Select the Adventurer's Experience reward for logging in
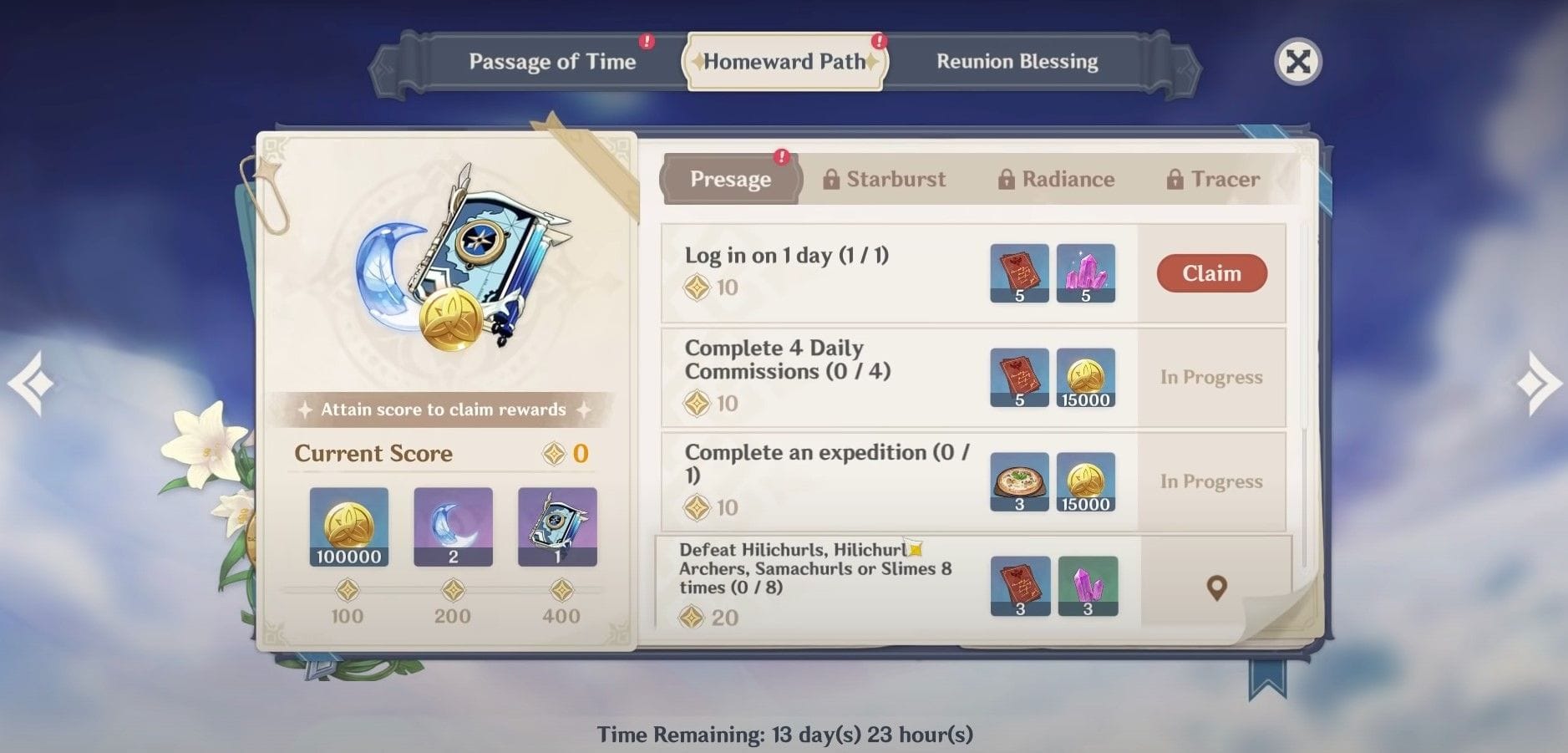1568x753 pixels. point(1019,273)
